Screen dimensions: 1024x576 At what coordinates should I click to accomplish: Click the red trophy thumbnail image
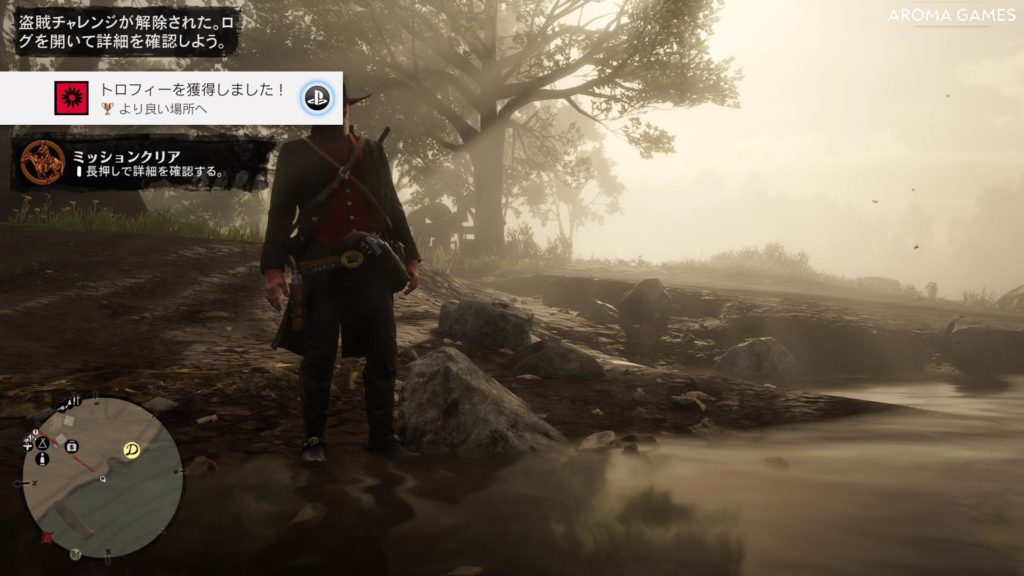(x=69, y=97)
